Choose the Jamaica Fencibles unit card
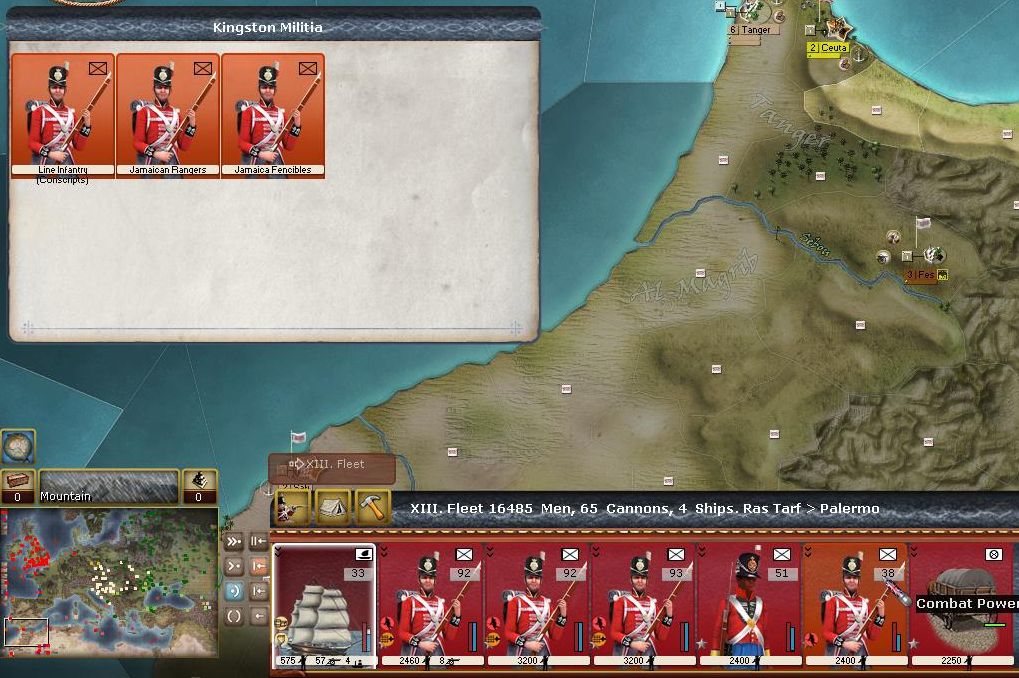 pos(273,115)
